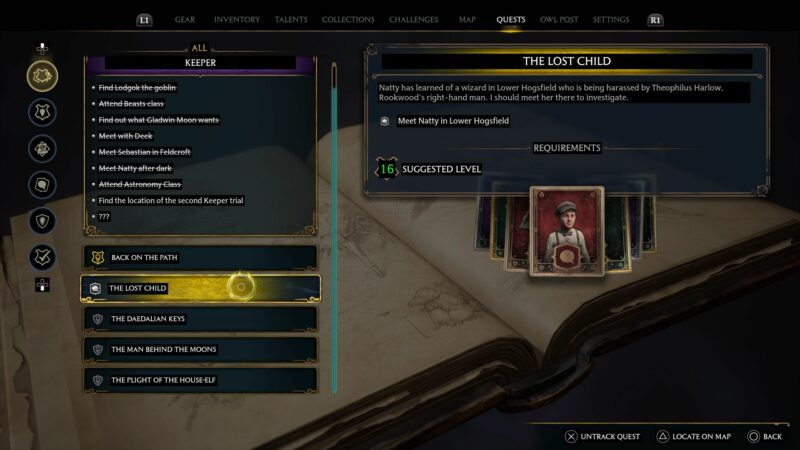Click the Keeper quest header

click(200, 62)
